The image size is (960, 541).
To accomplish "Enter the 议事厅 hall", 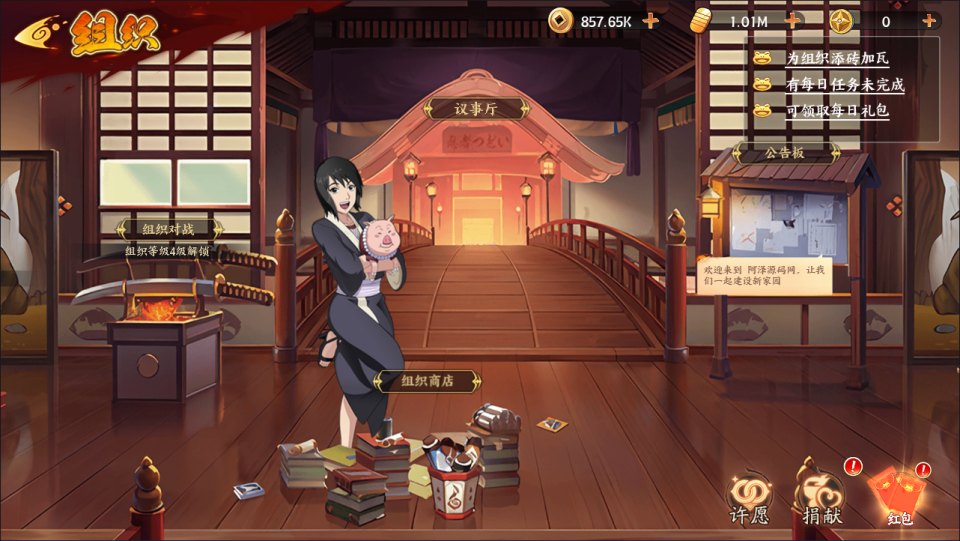I will pyautogui.click(x=476, y=109).
